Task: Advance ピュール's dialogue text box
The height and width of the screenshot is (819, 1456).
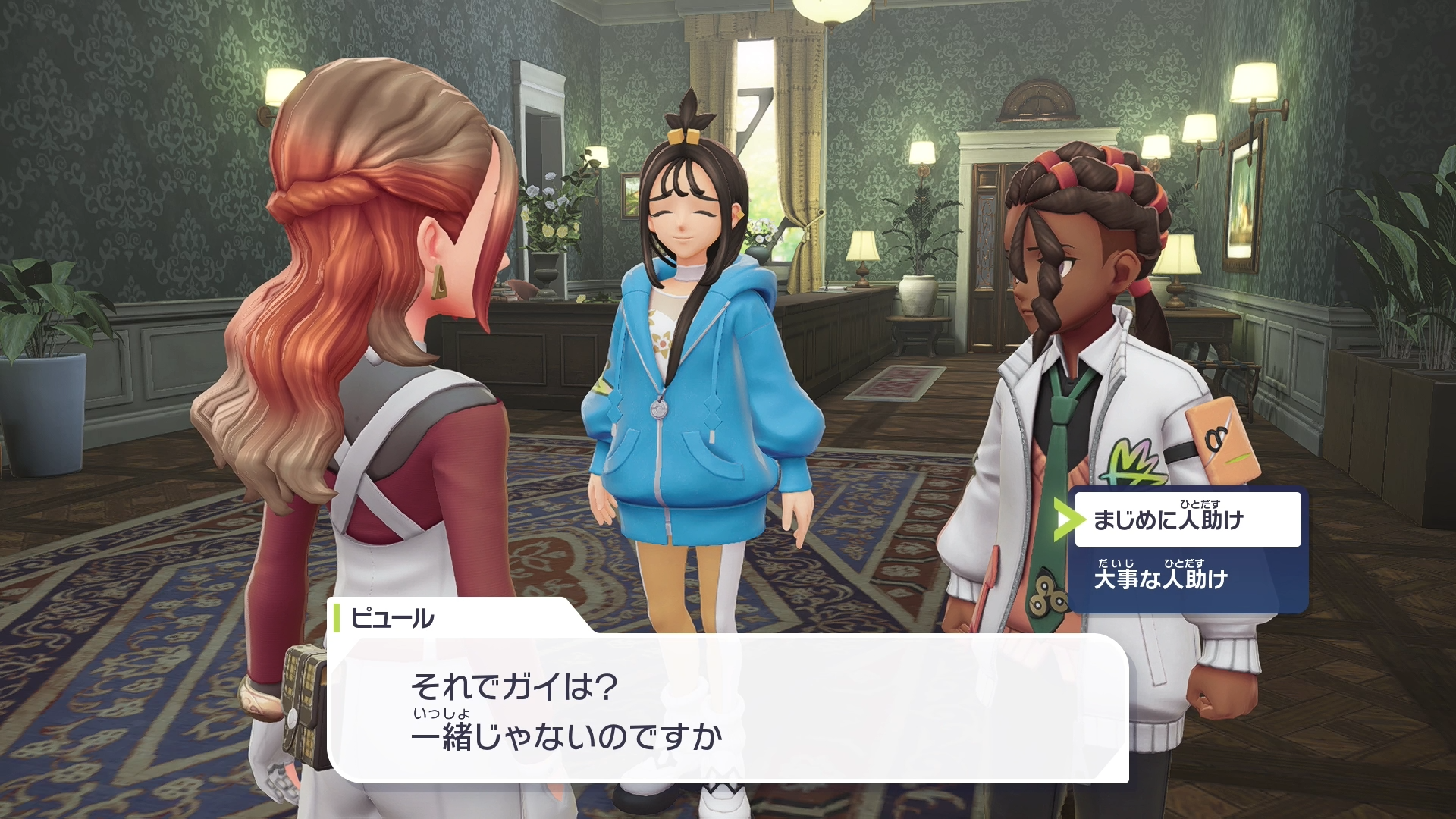Action: tap(726, 709)
